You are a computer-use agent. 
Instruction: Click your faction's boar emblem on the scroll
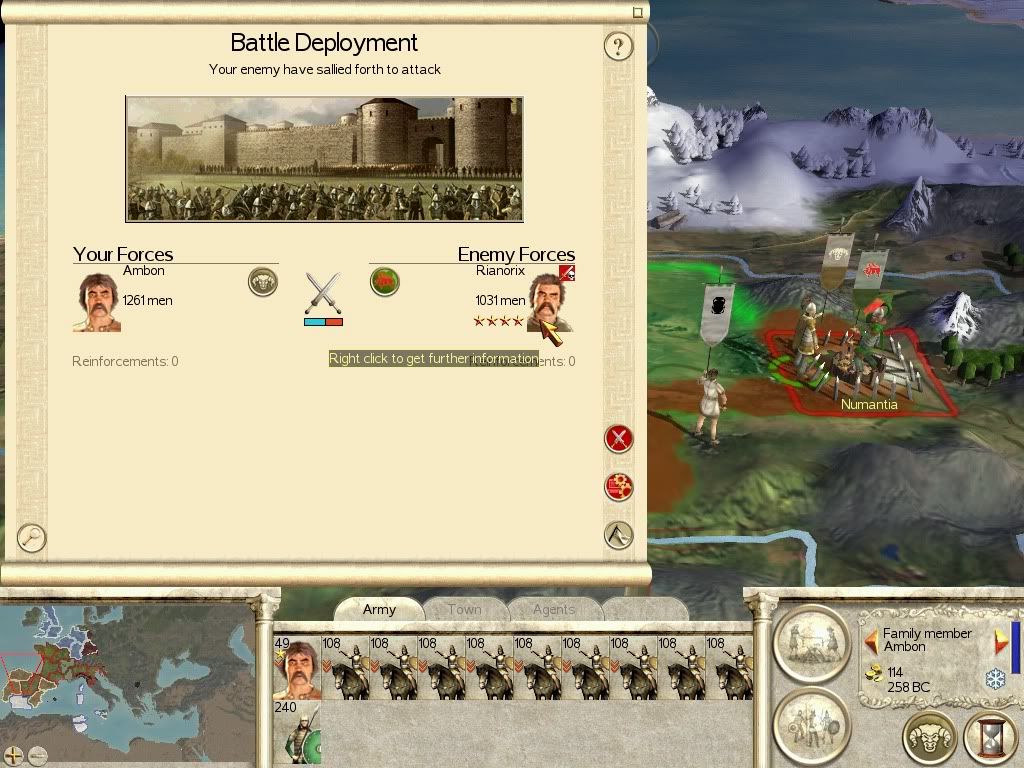click(263, 282)
